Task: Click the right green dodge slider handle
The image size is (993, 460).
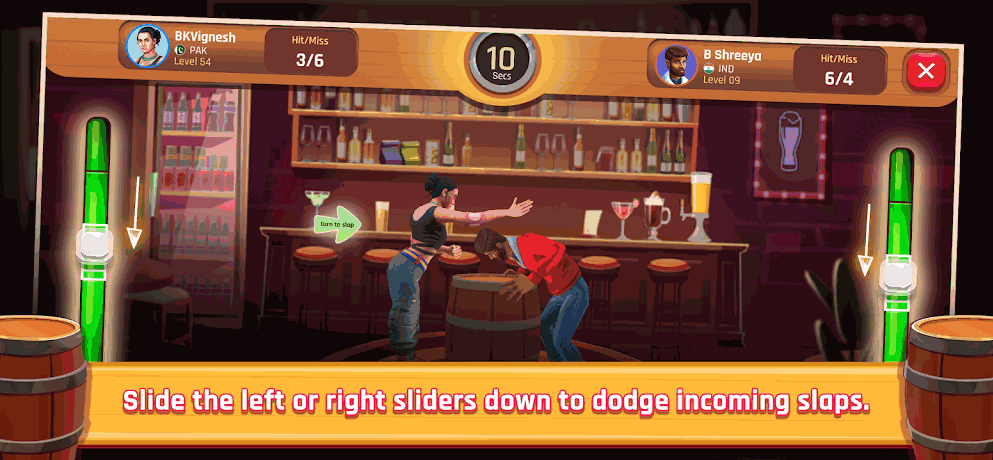Action: coord(897,276)
